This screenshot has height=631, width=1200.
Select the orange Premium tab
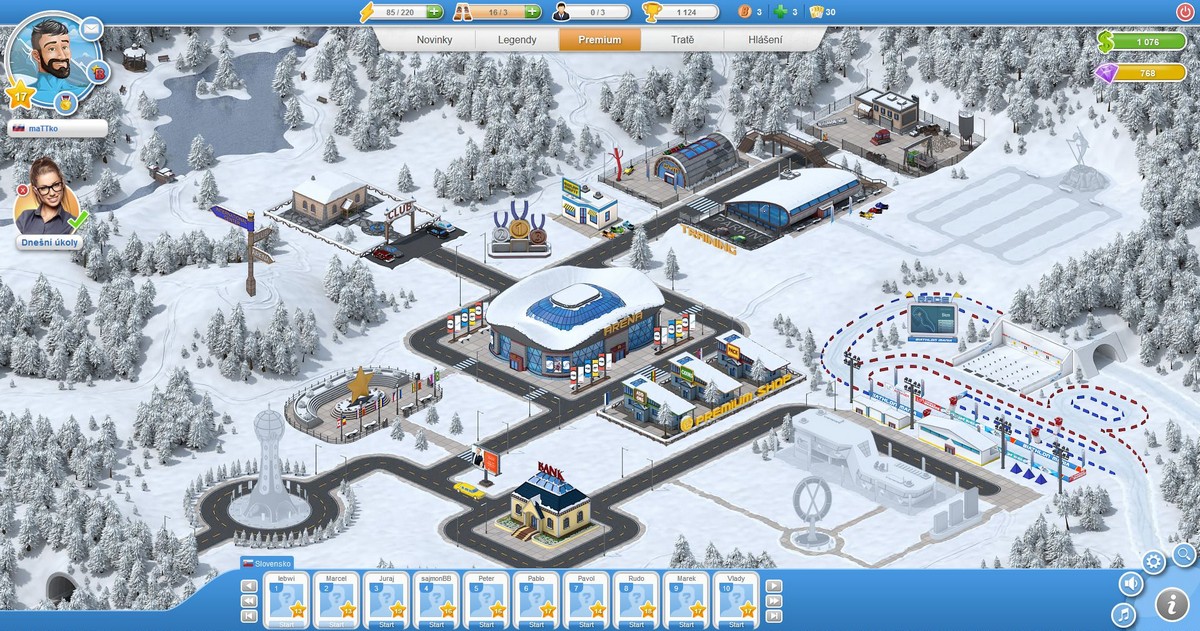tap(600, 40)
